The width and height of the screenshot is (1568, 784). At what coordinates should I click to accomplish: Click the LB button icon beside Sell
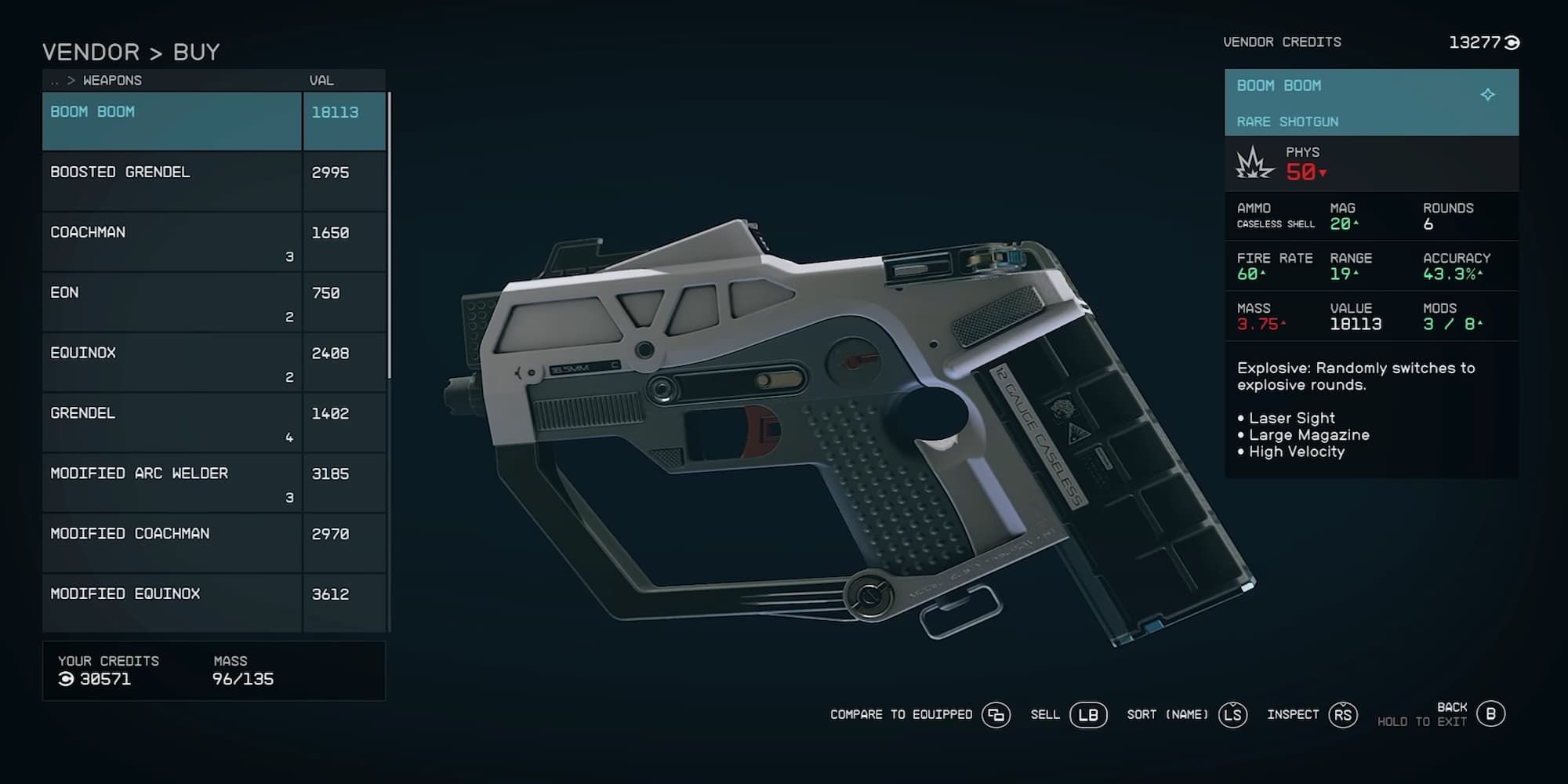[x=1090, y=715]
